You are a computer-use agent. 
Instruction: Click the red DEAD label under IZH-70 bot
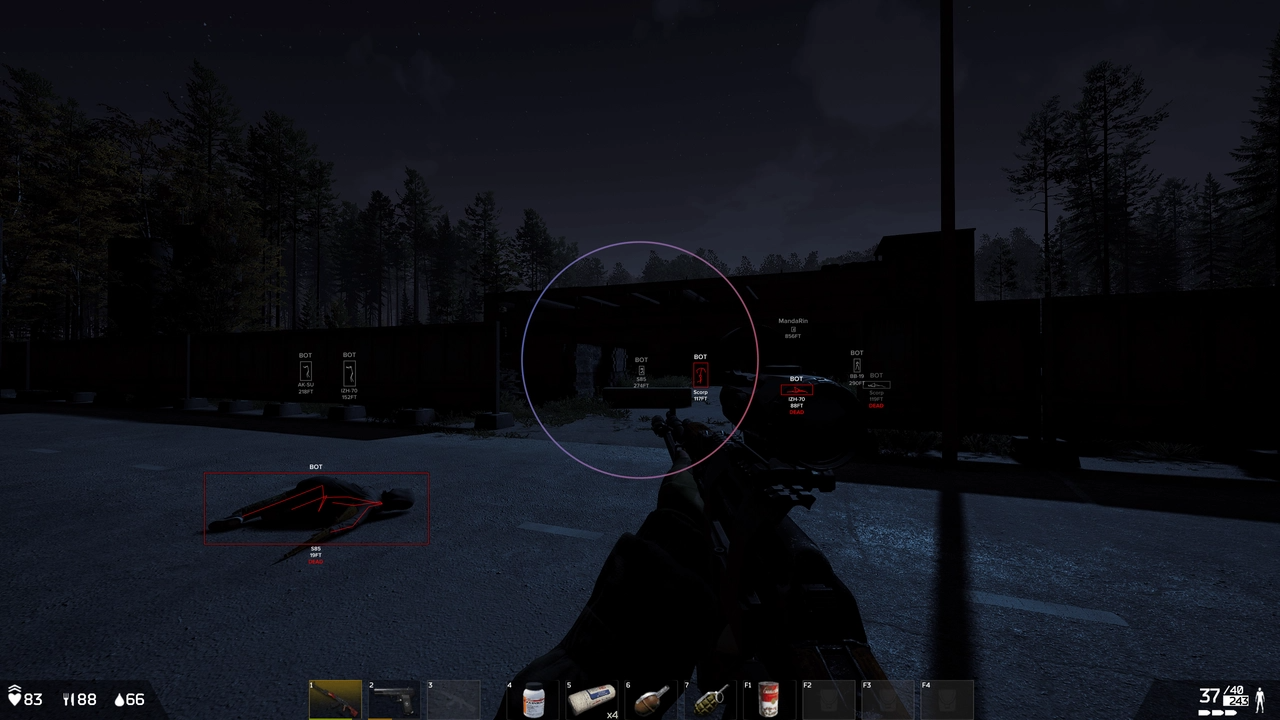(x=796, y=411)
